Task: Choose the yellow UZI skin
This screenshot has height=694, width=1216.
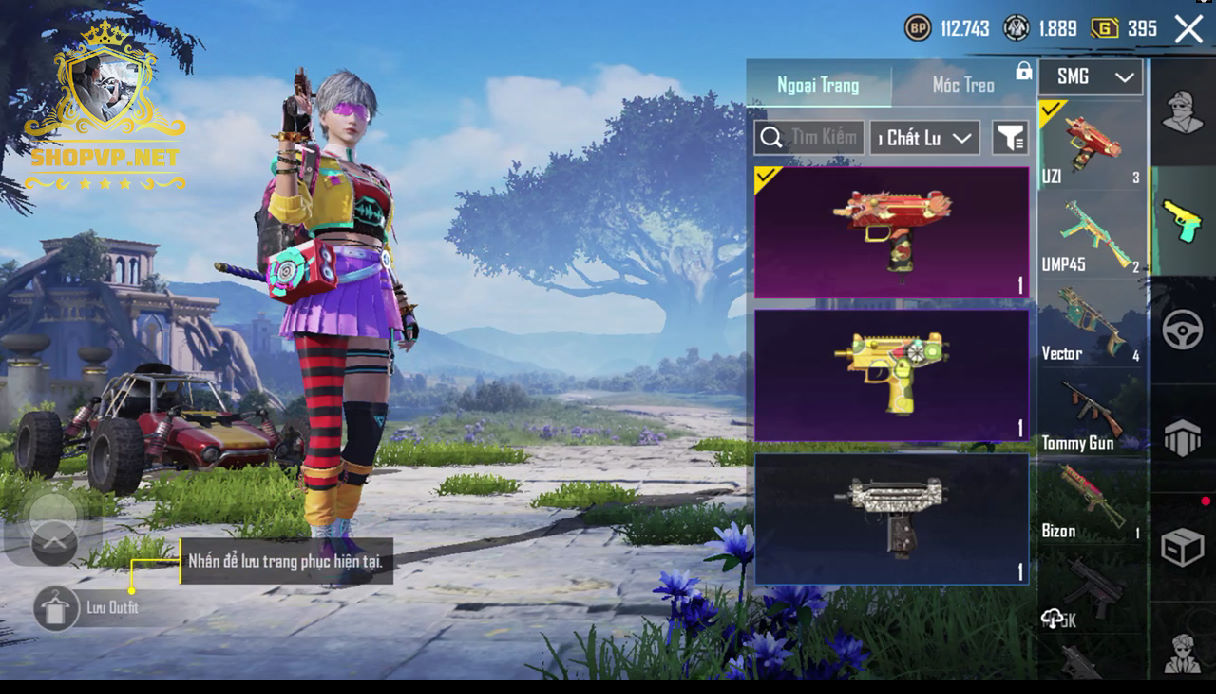Action: coord(891,375)
